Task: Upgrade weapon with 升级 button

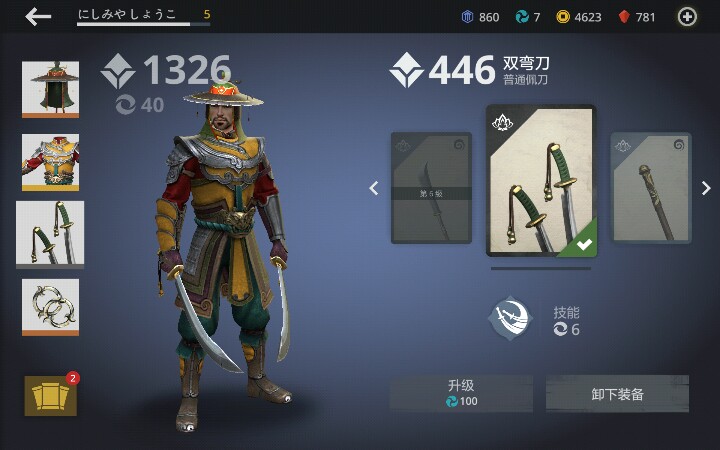Action: point(461,393)
